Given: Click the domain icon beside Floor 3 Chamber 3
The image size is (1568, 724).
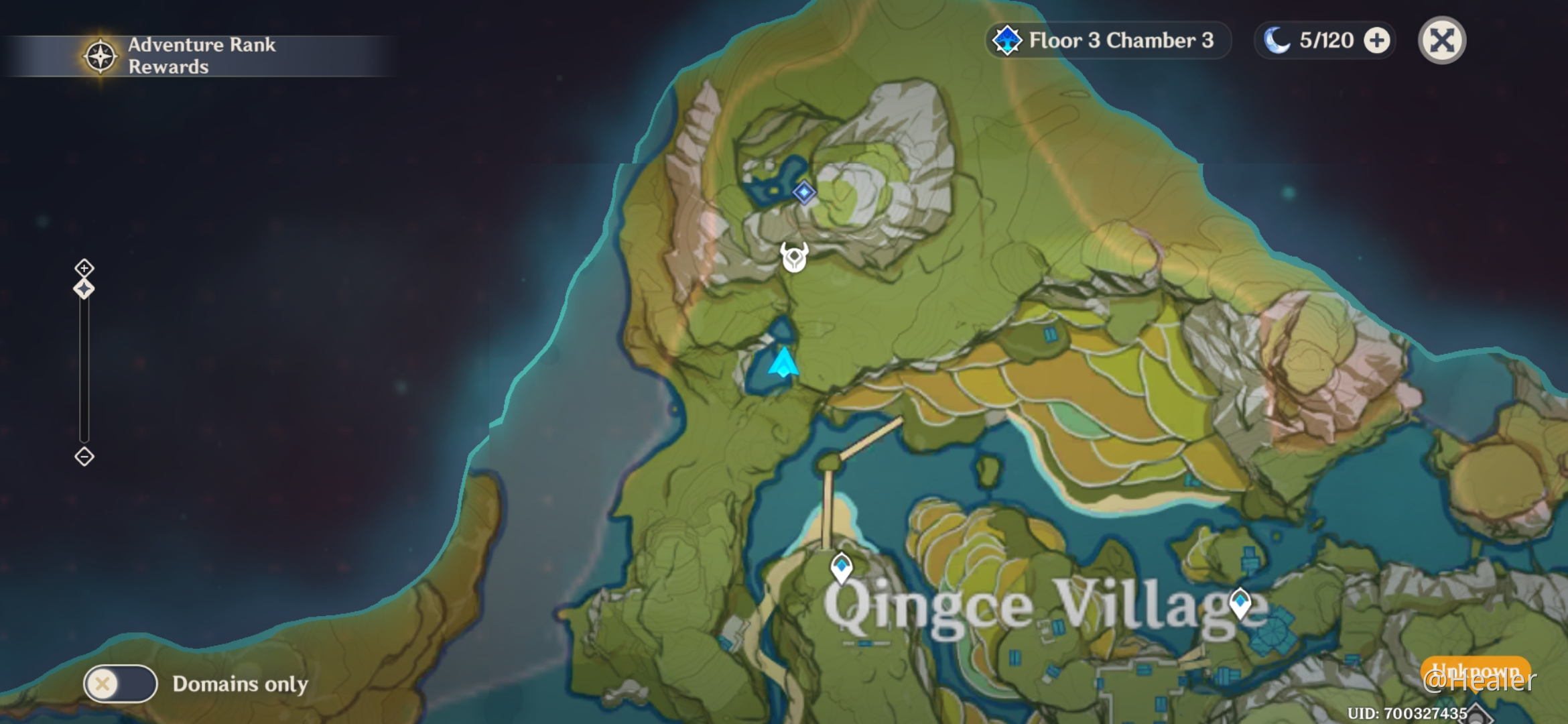Looking at the screenshot, I should (1007, 40).
